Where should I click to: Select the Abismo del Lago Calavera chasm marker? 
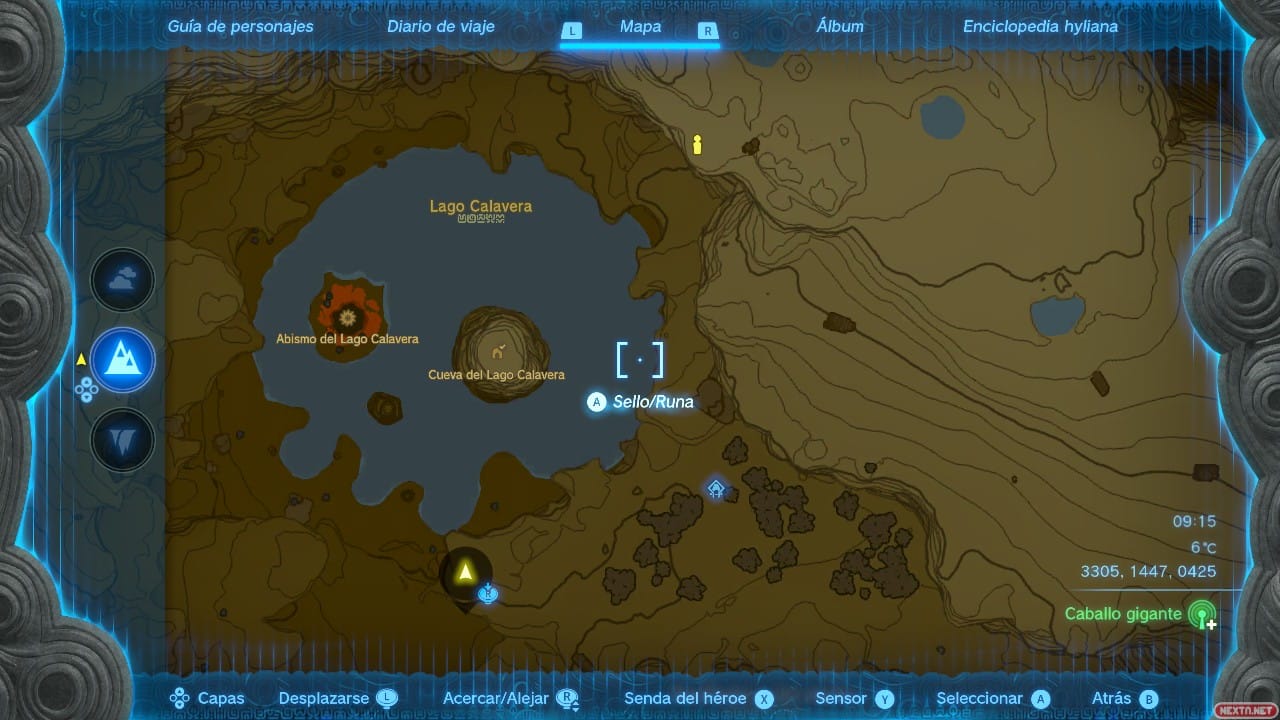tap(348, 317)
